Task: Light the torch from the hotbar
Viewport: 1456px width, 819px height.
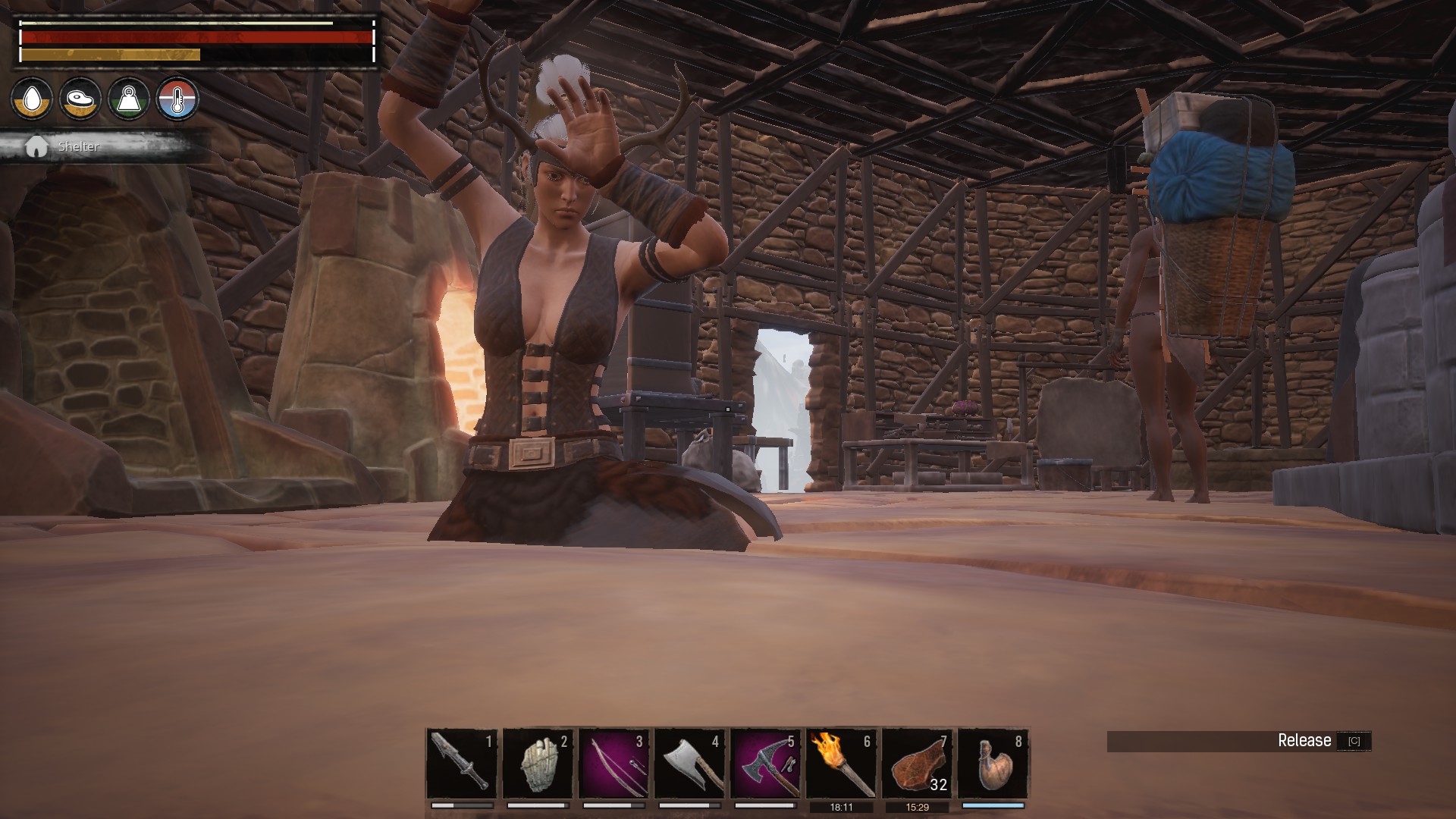Action: [841, 763]
